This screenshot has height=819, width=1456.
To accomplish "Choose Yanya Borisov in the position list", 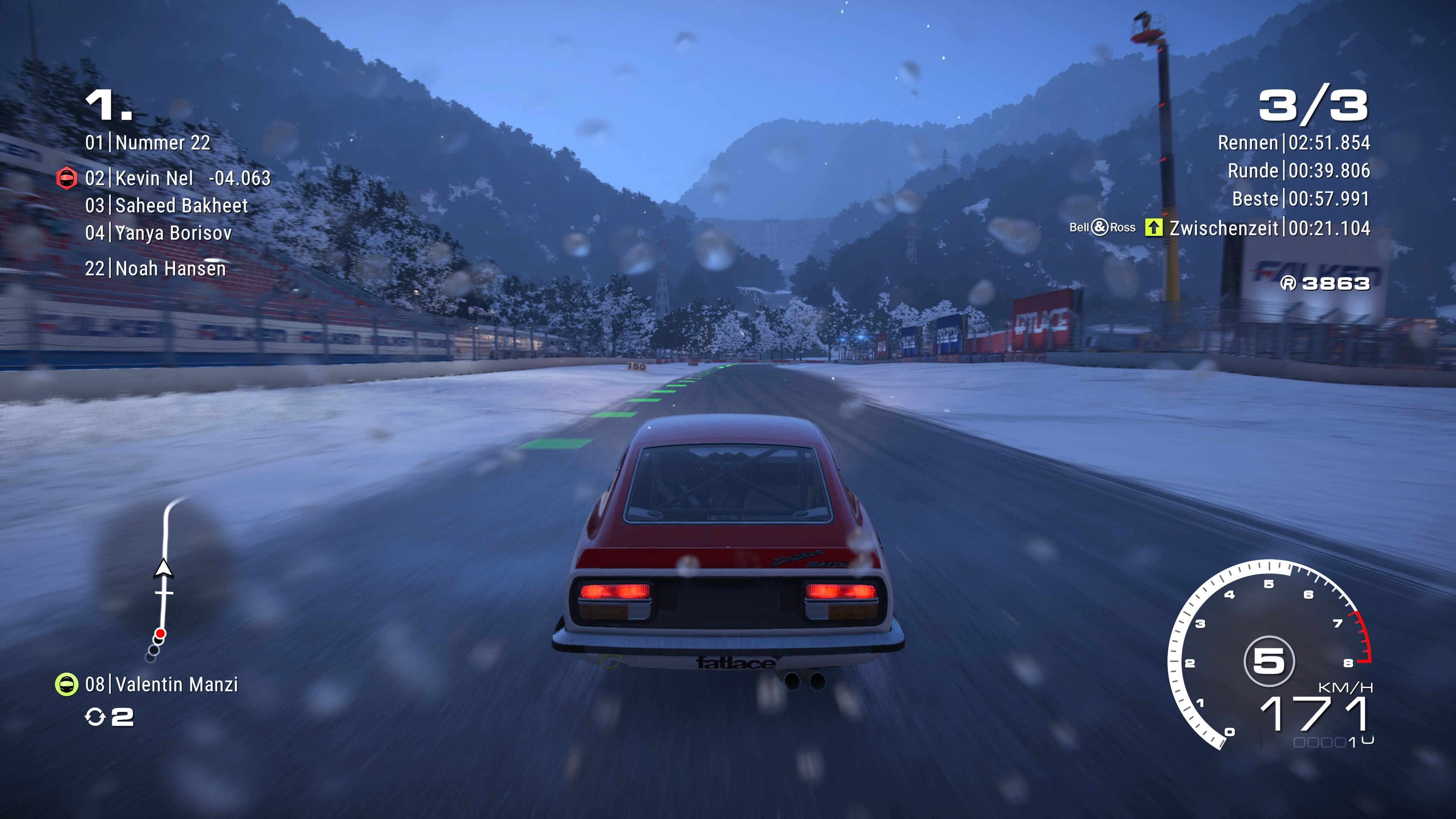I will pyautogui.click(x=173, y=233).
